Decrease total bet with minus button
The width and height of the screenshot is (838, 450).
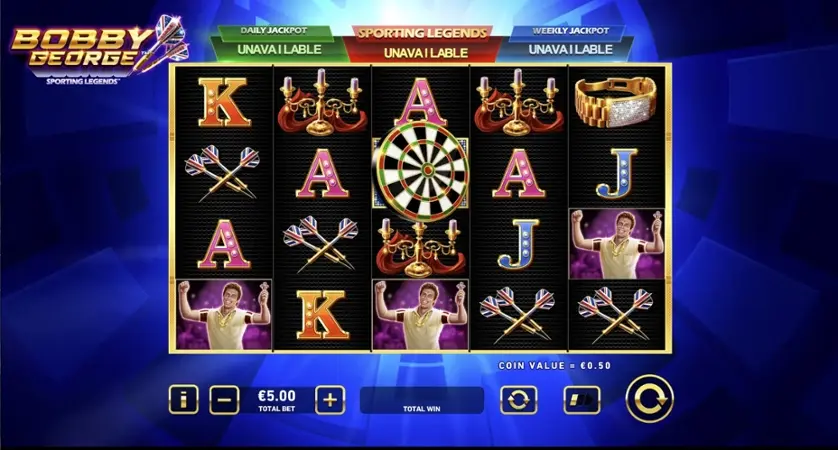[225, 400]
